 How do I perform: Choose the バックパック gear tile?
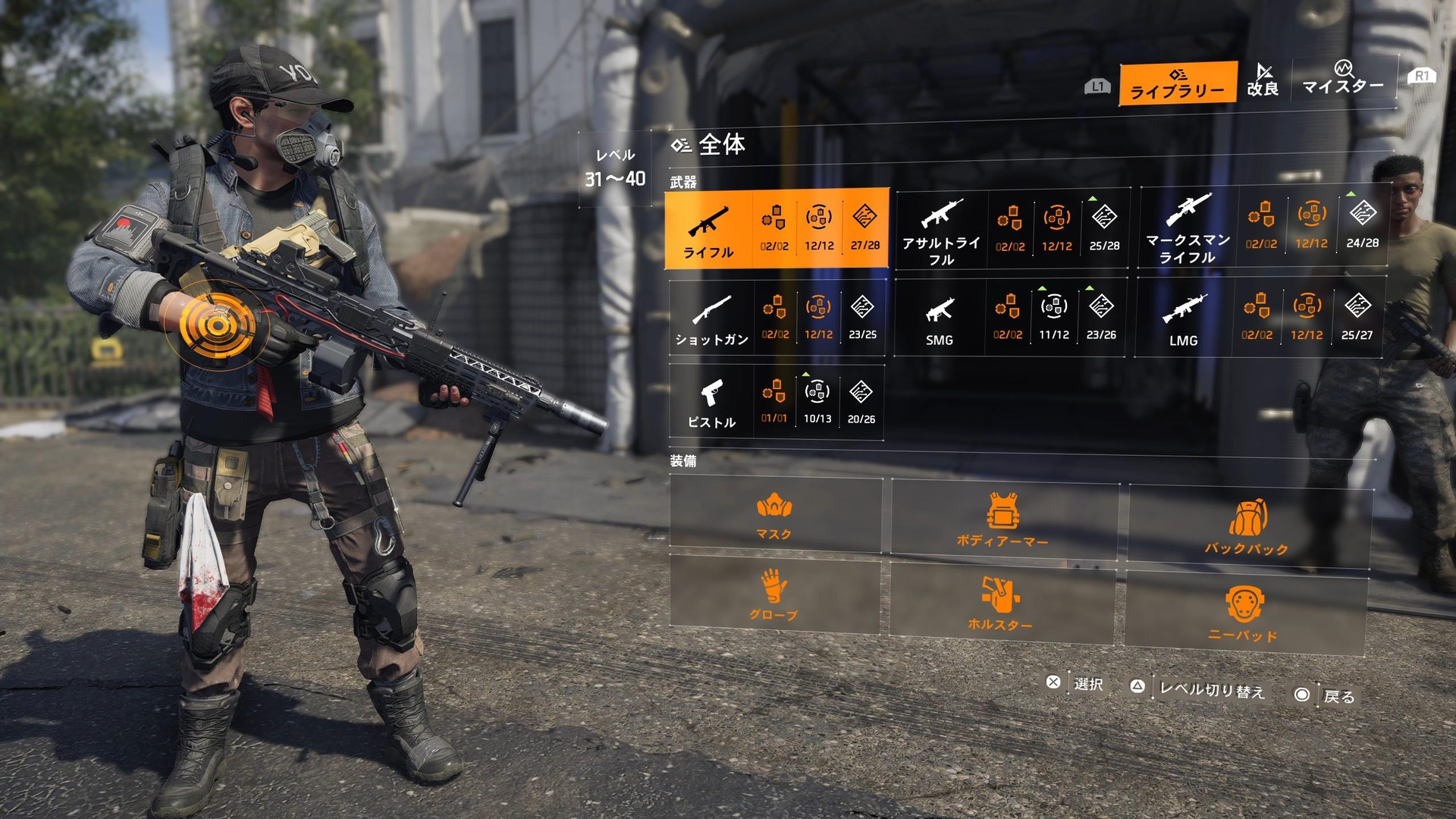tap(1247, 526)
